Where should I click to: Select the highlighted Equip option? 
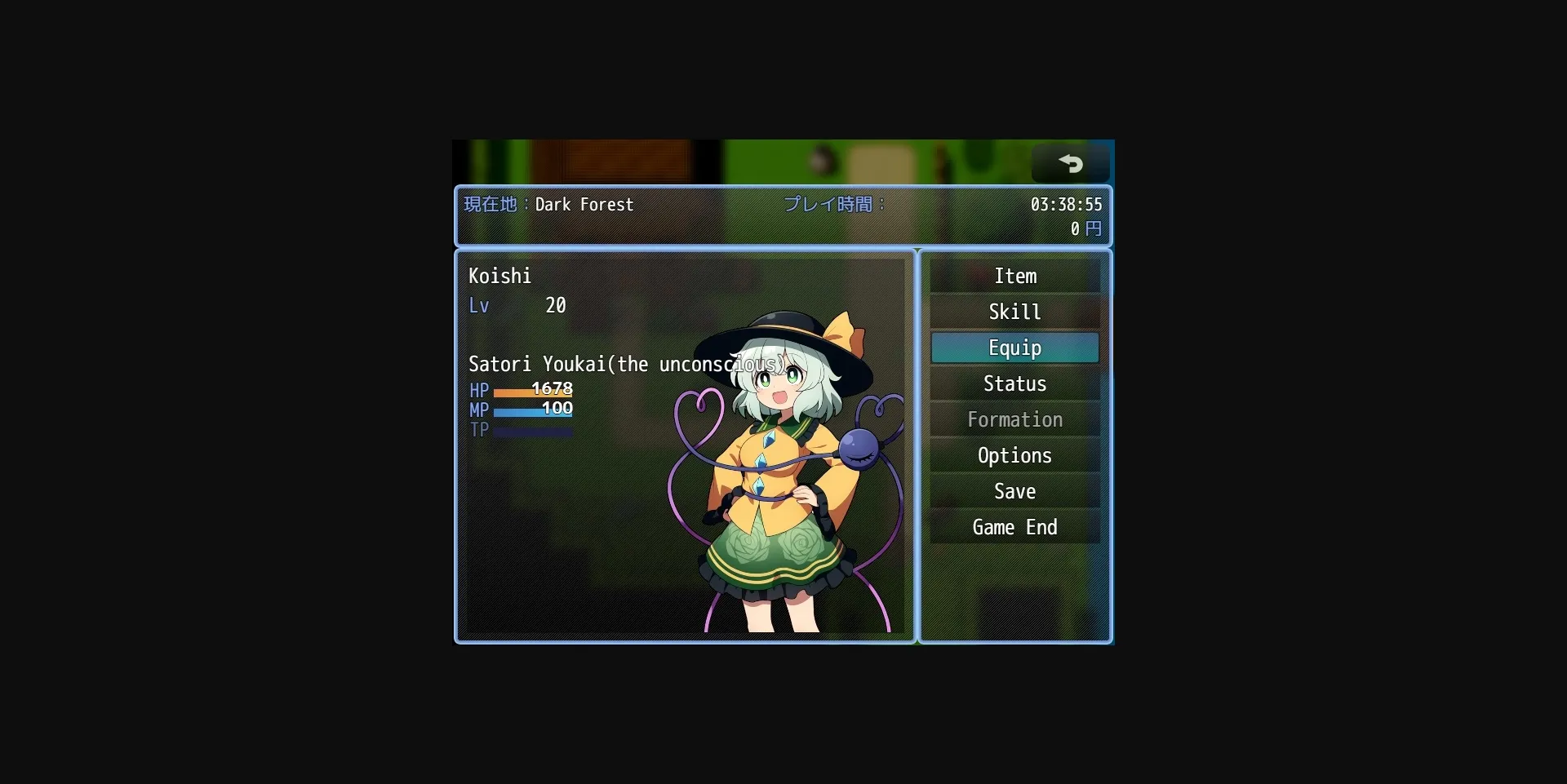point(1014,348)
